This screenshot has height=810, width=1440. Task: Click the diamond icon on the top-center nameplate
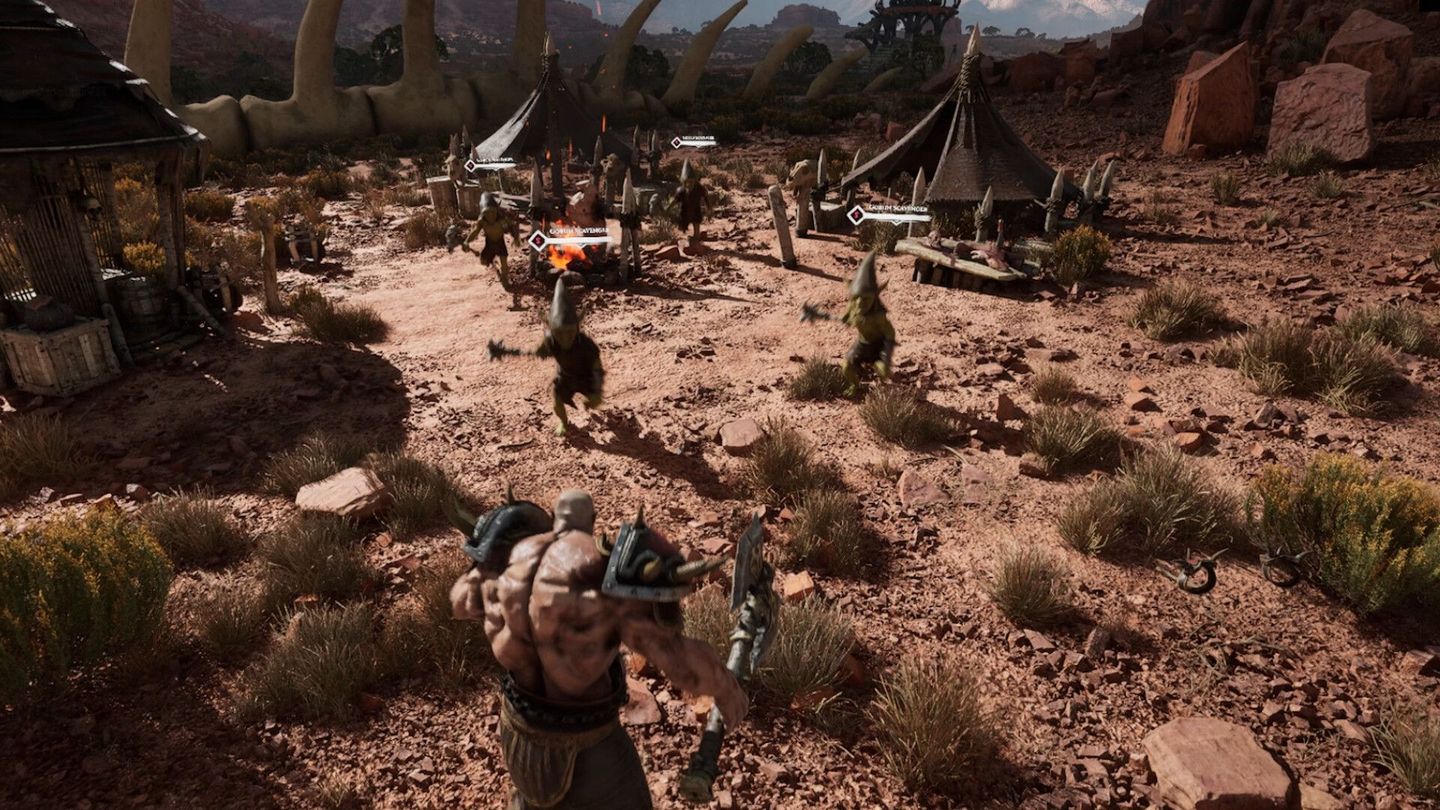tap(677, 142)
